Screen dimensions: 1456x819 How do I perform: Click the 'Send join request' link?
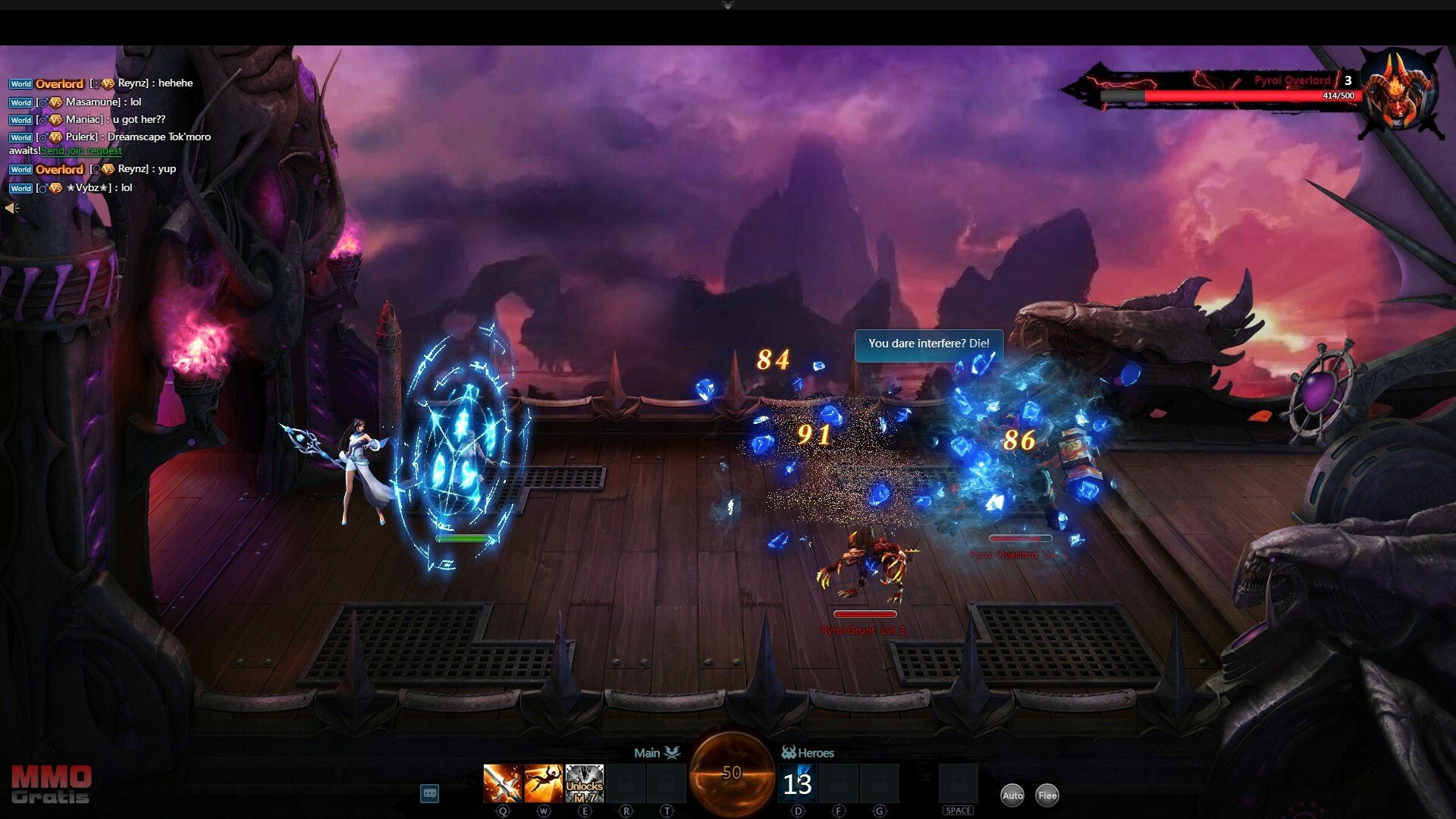pyautogui.click(x=82, y=151)
